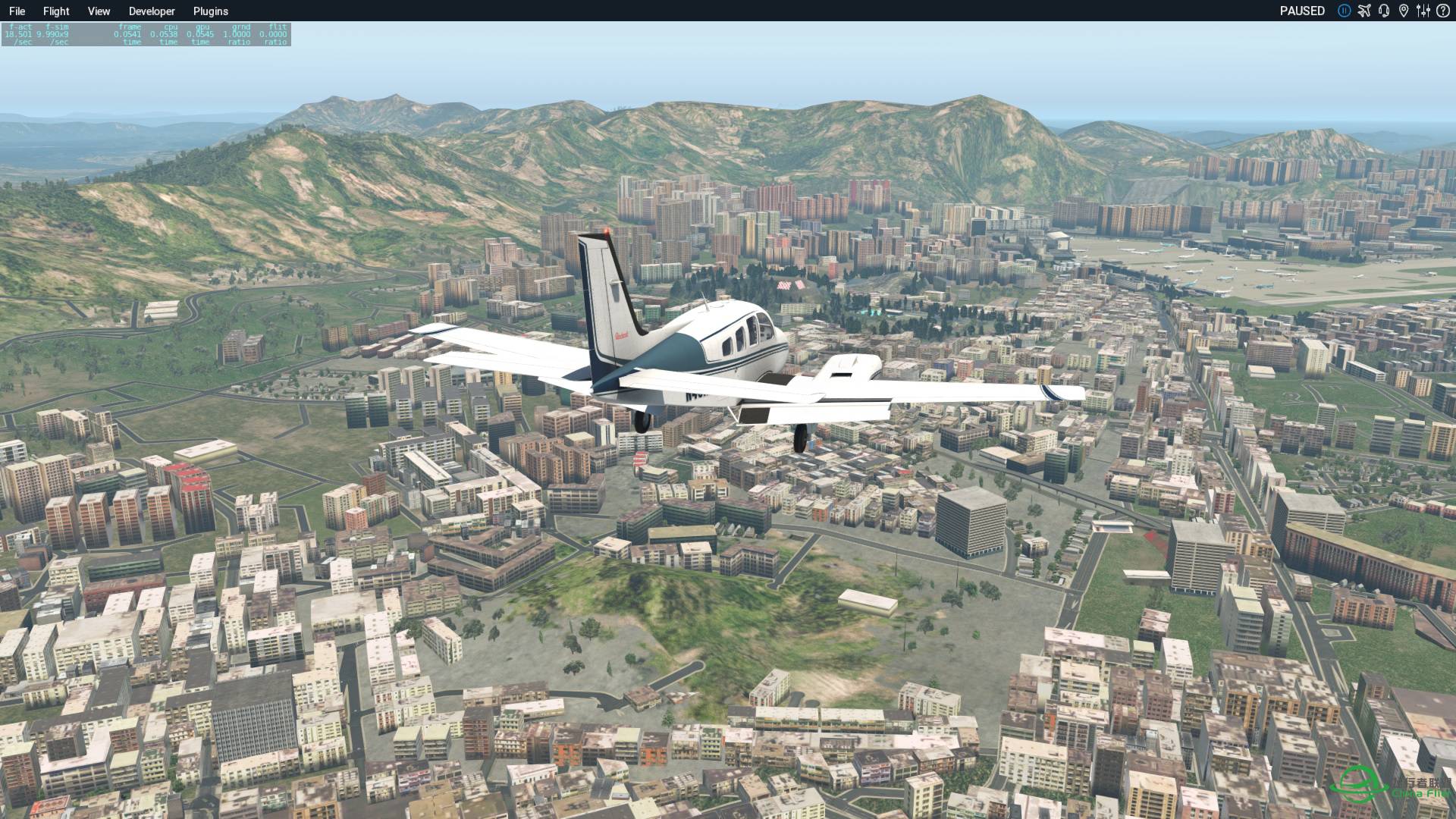Expand the Developer menu
Image resolution: width=1456 pixels, height=819 pixels.
tap(152, 11)
